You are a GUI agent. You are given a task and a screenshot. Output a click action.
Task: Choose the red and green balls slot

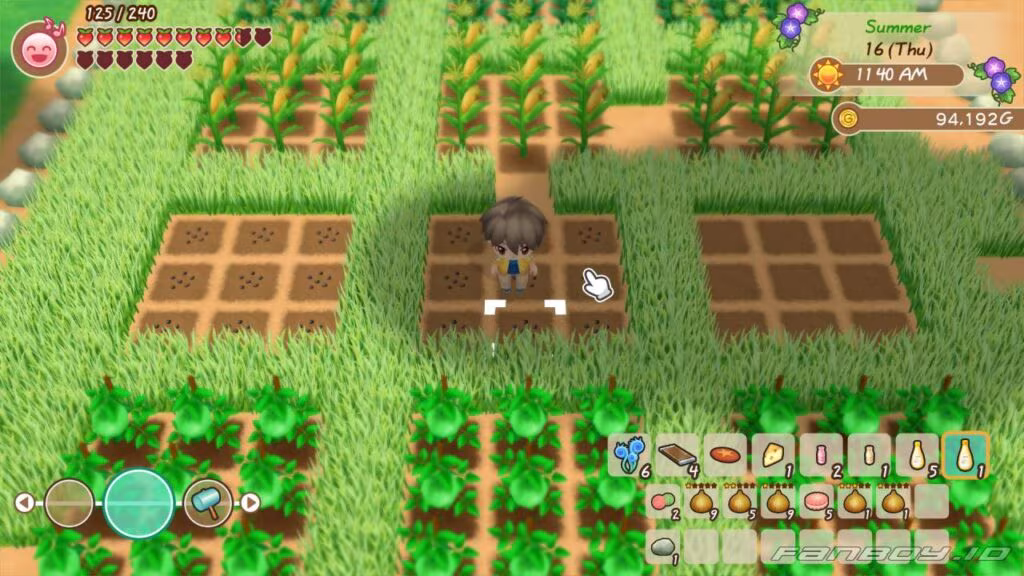(661, 501)
